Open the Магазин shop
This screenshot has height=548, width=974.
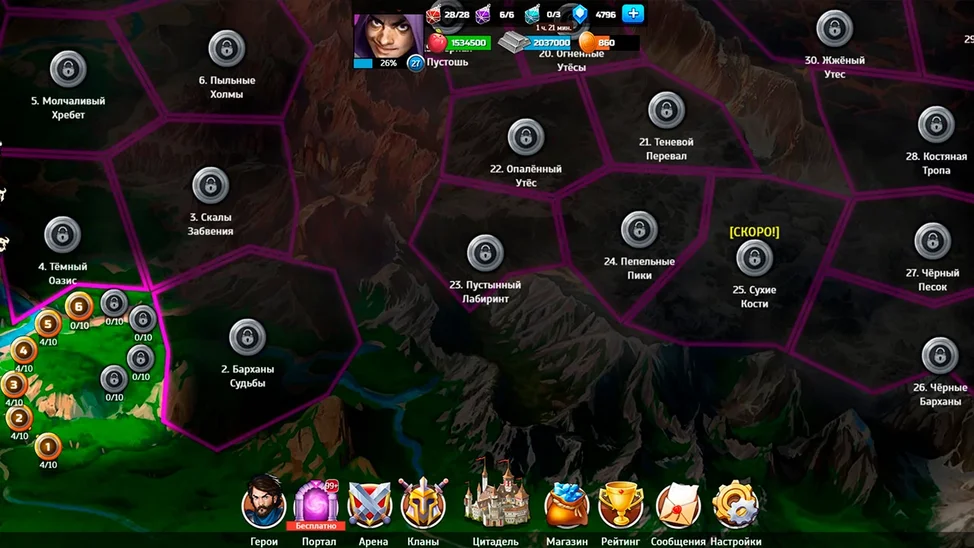[566, 505]
